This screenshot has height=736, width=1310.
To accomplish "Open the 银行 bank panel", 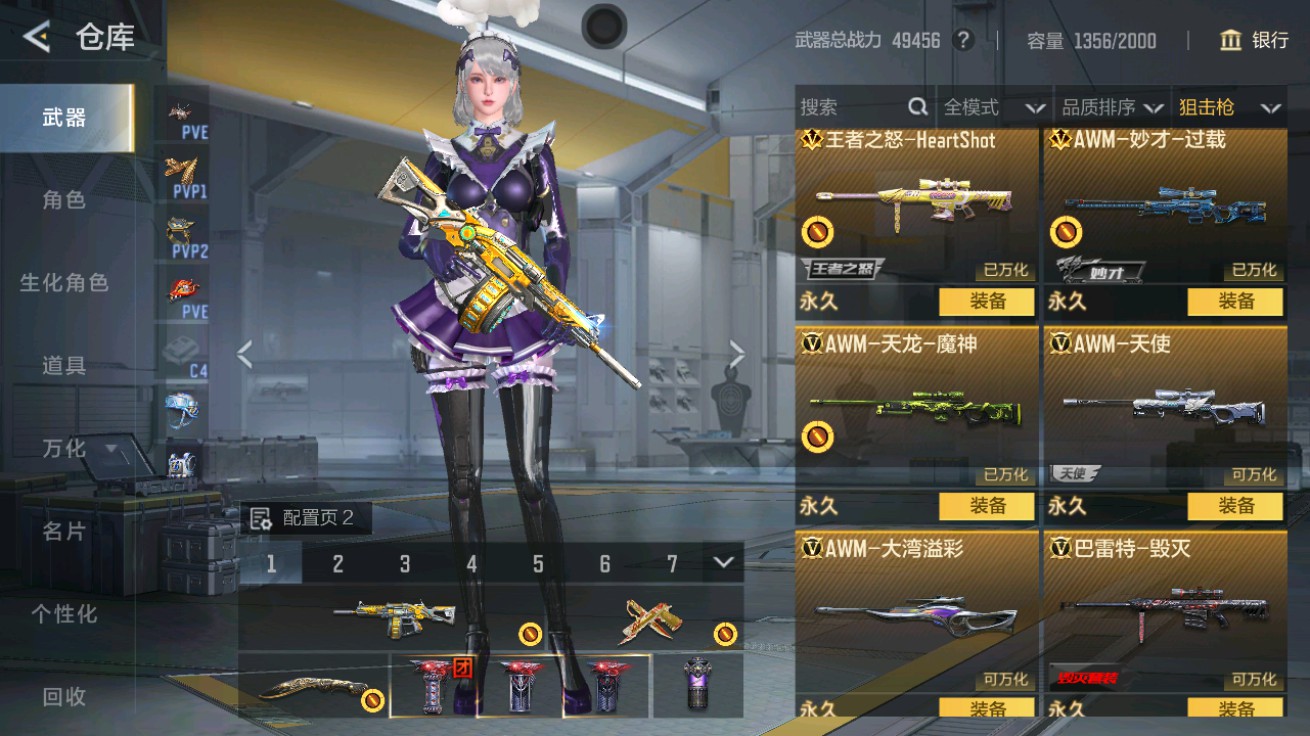I will tap(1248, 41).
